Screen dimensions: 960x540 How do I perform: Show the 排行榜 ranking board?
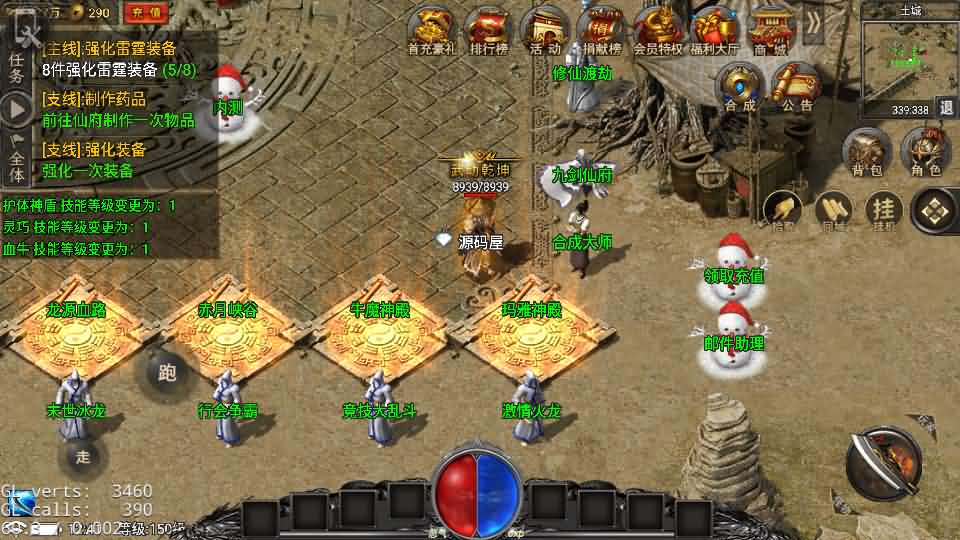[488, 30]
